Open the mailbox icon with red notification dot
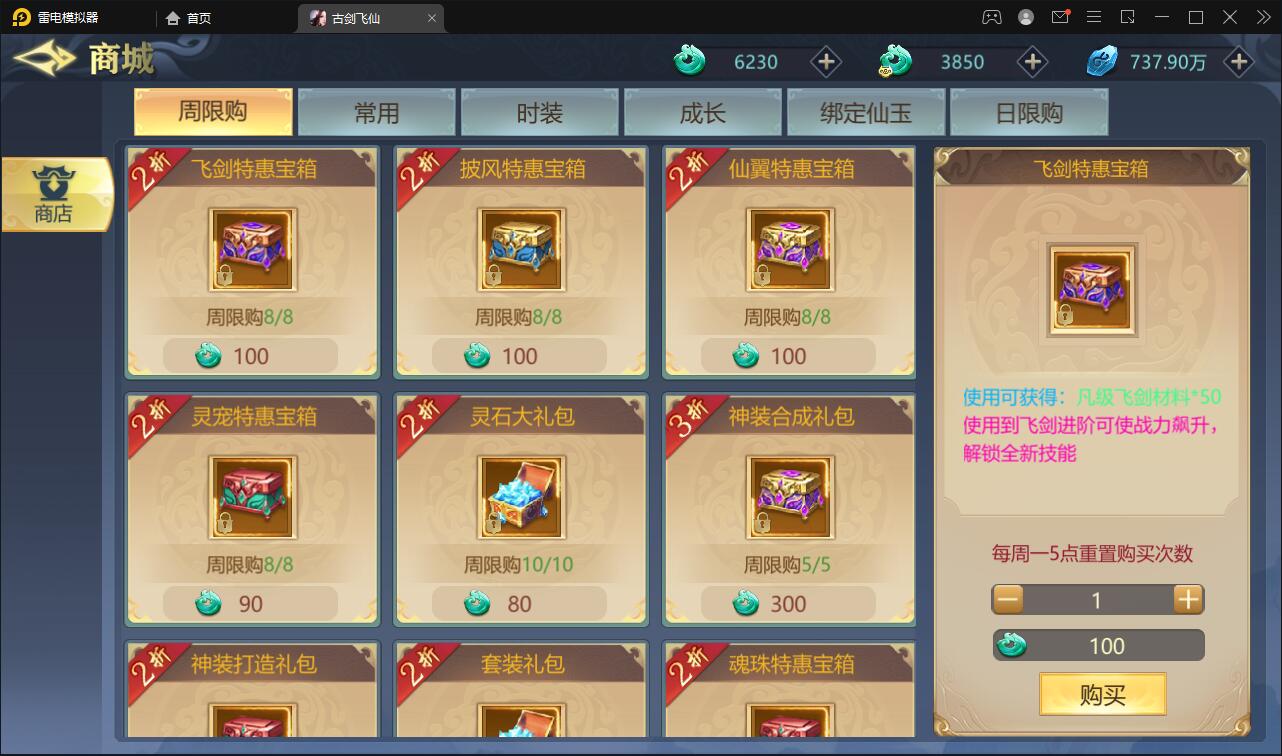 [1063, 17]
